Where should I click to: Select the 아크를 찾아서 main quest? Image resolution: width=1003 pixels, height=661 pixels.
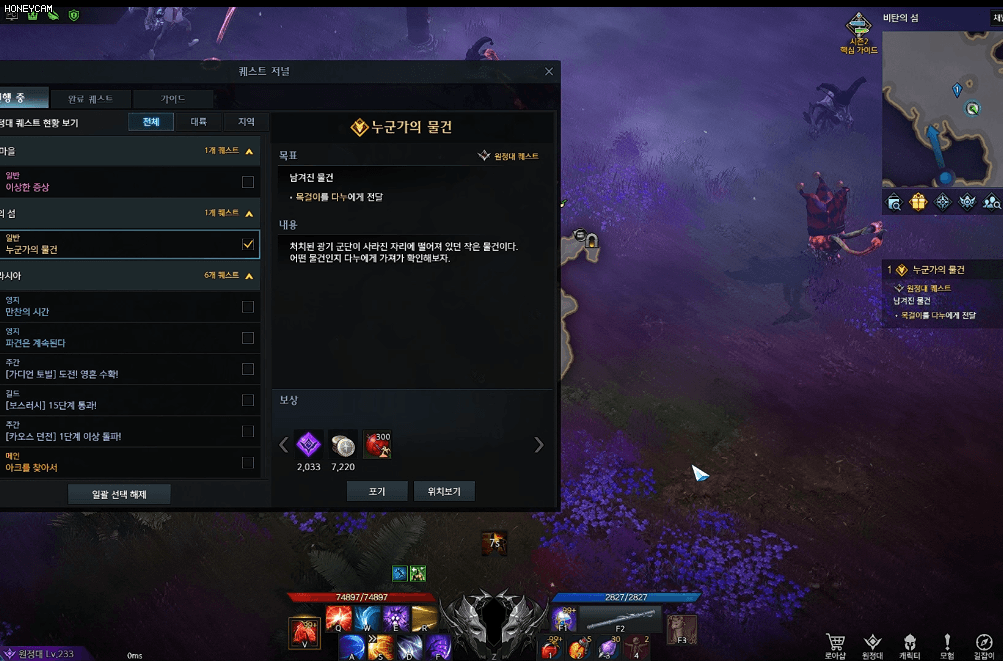120,462
